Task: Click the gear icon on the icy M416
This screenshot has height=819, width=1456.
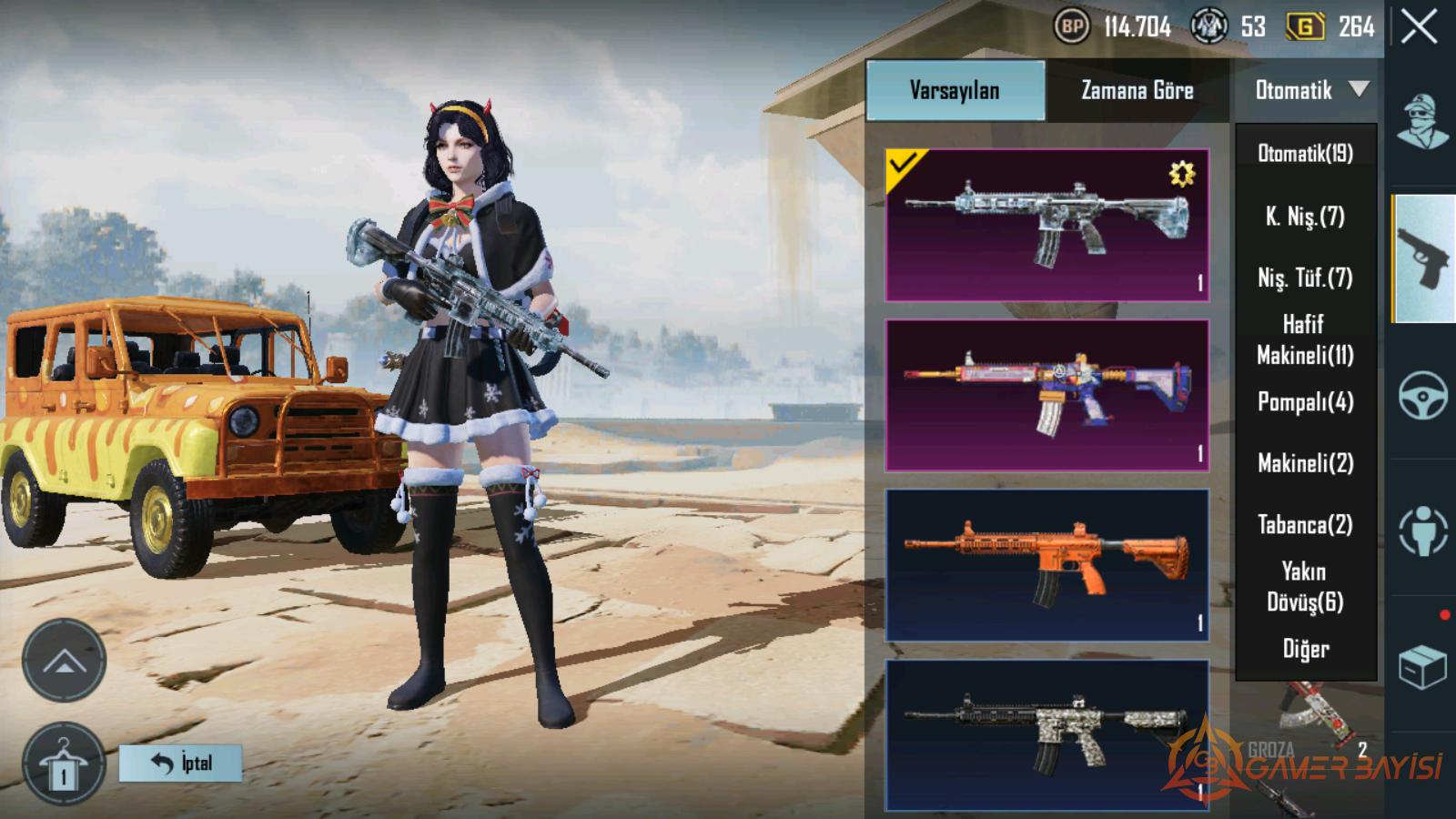Action: [1181, 174]
